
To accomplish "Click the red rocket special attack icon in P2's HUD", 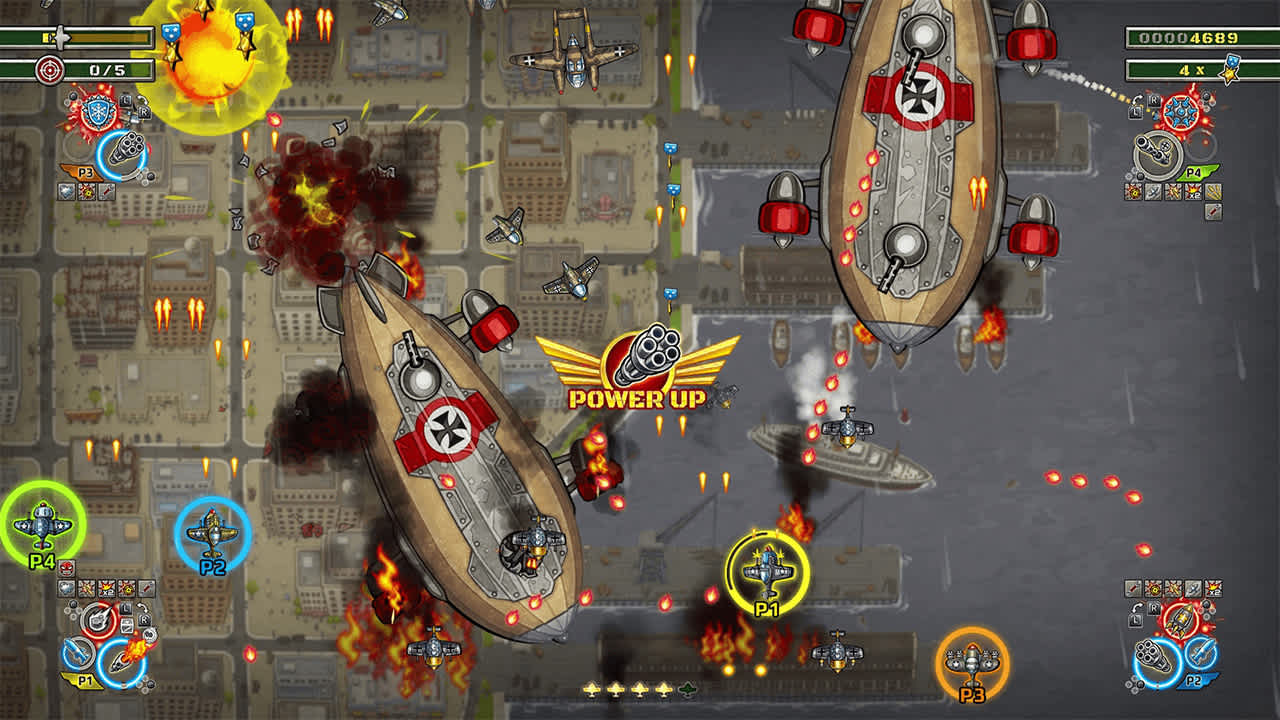I will 1180,618.
